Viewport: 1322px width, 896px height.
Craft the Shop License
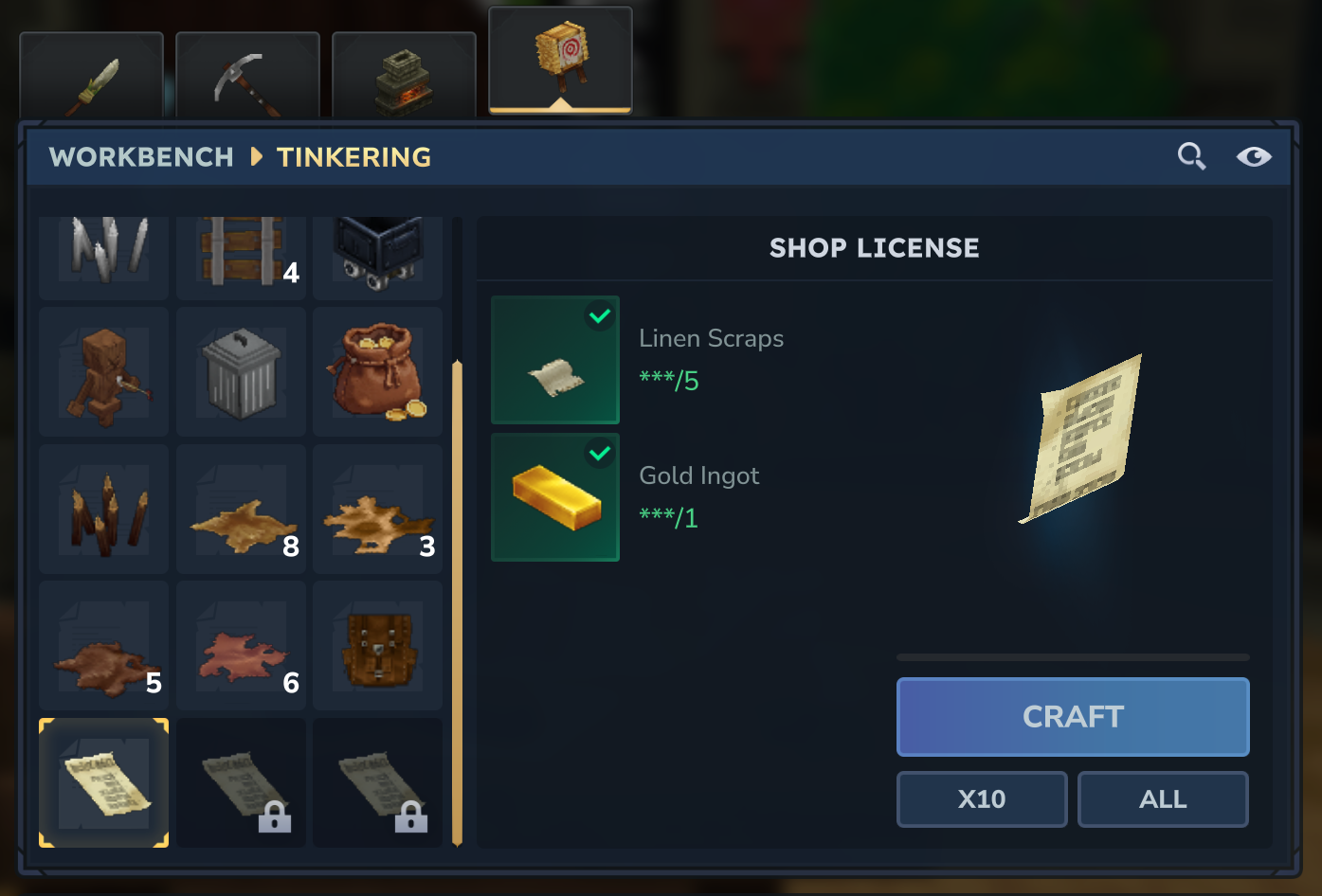pyautogui.click(x=1073, y=717)
